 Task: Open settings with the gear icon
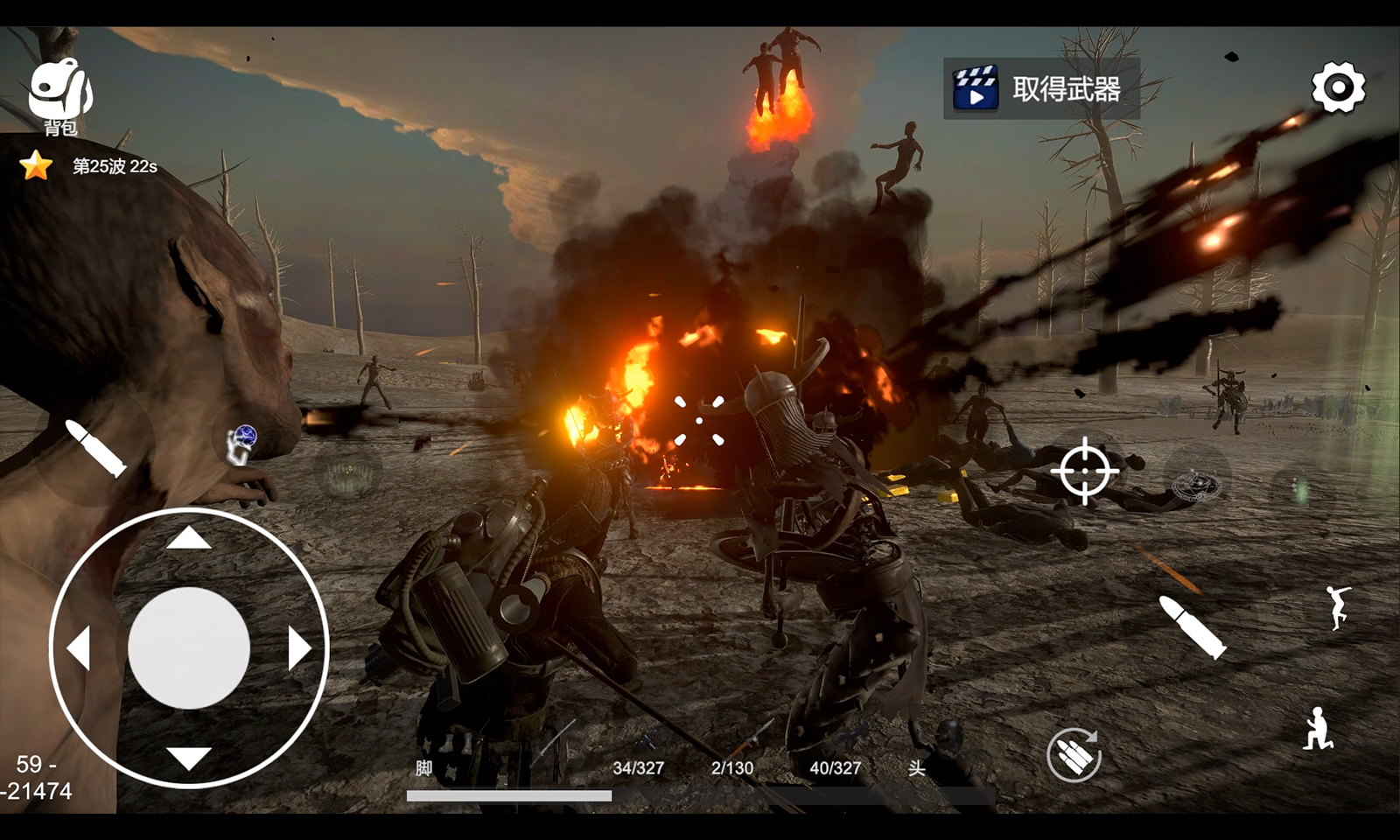pos(1338,87)
